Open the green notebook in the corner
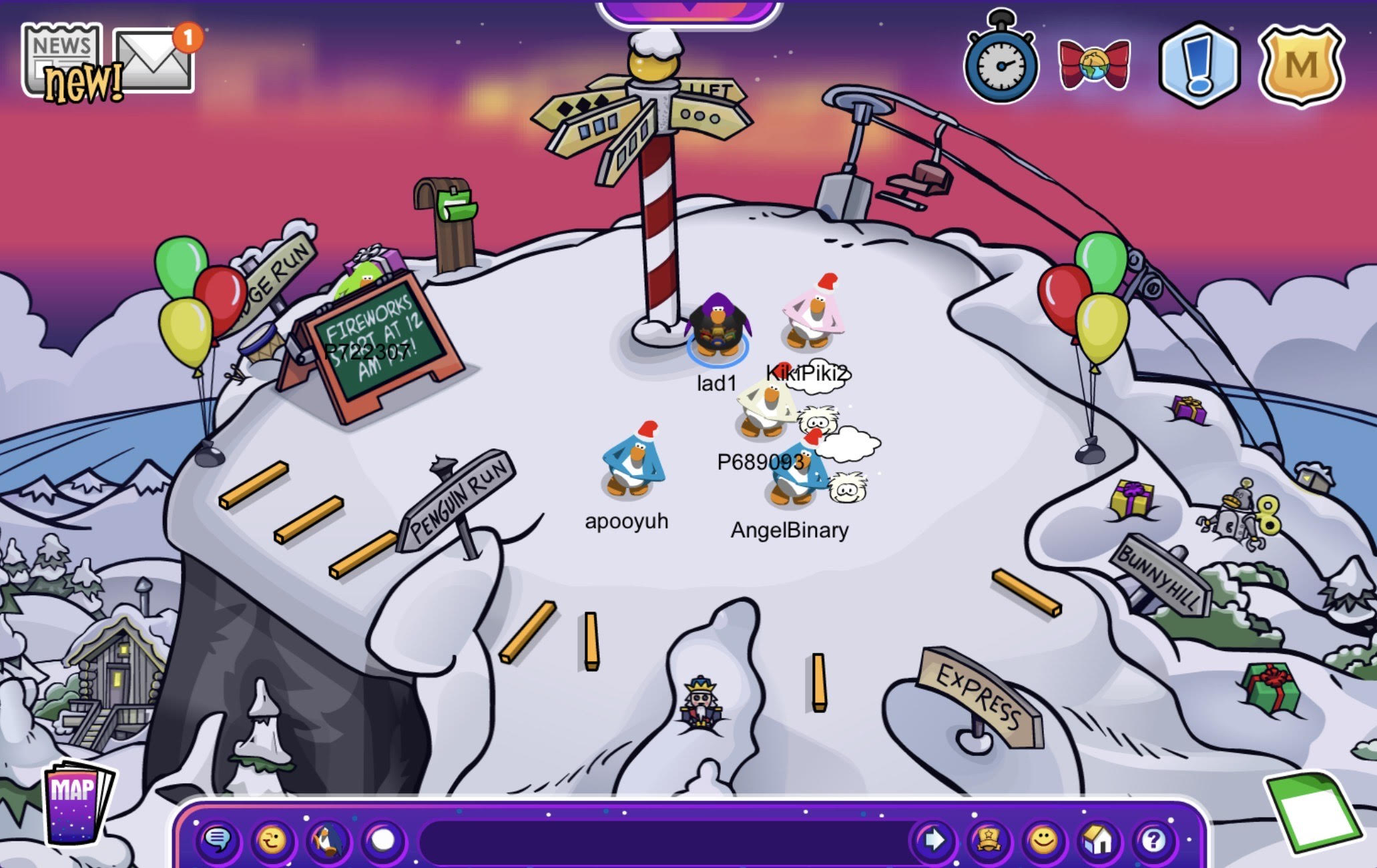 tap(1310, 812)
